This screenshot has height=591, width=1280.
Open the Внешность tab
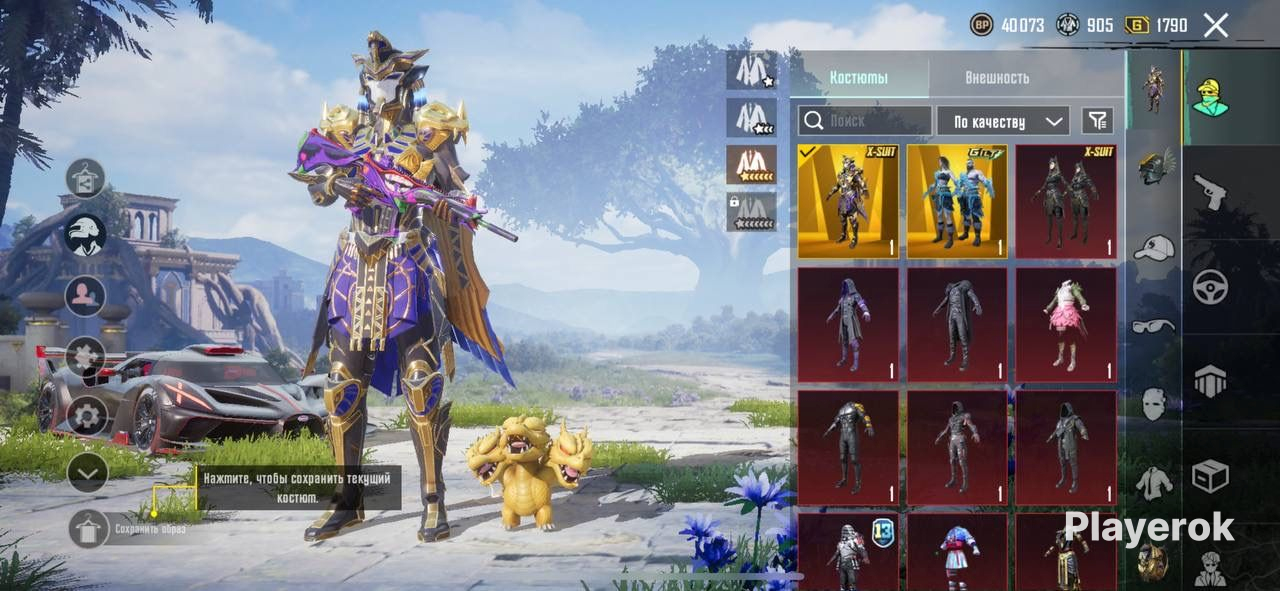click(x=996, y=78)
